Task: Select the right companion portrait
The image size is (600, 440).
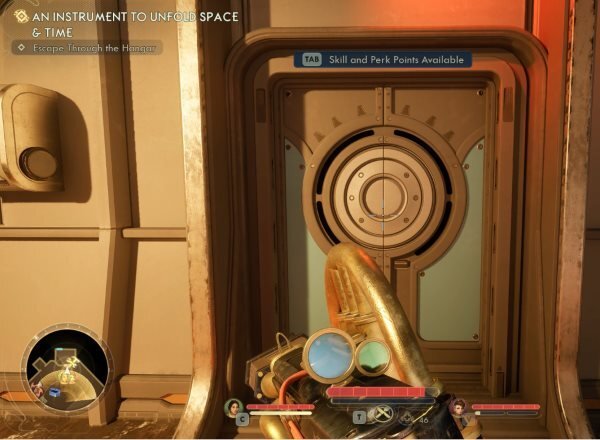Action: pyautogui.click(x=460, y=408)
